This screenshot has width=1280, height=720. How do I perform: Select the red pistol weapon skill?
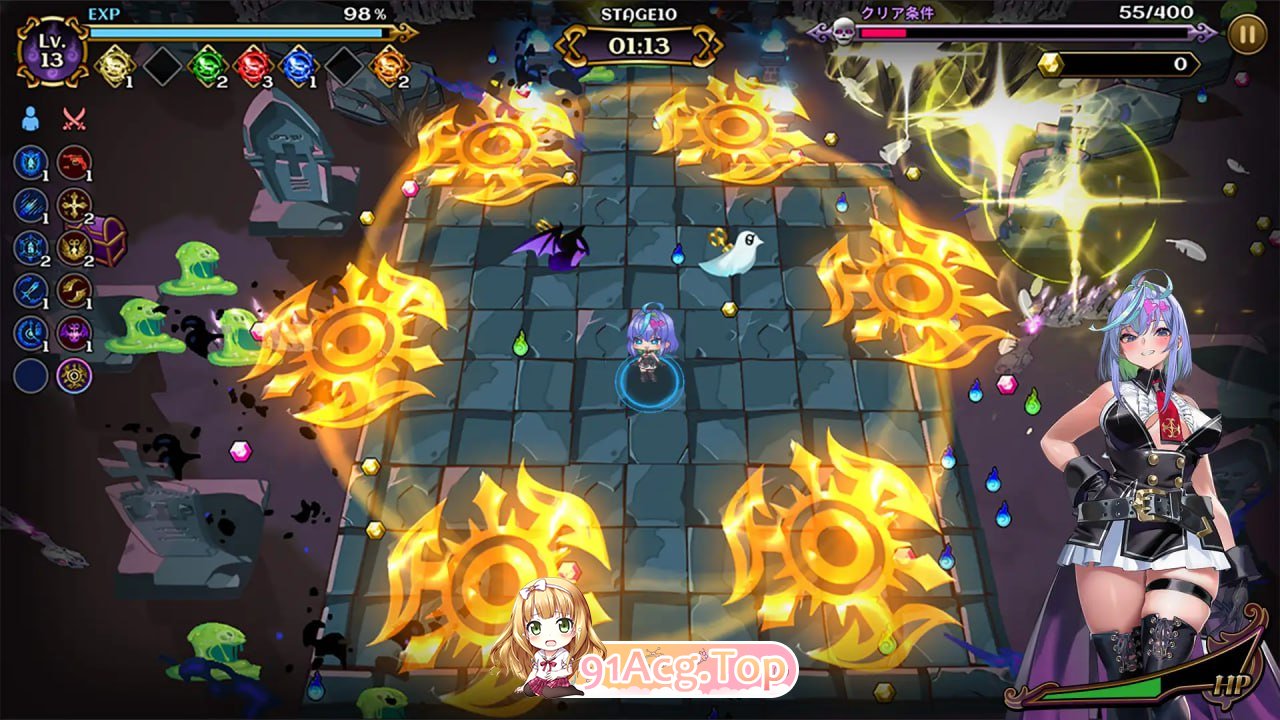pos(74,162)
